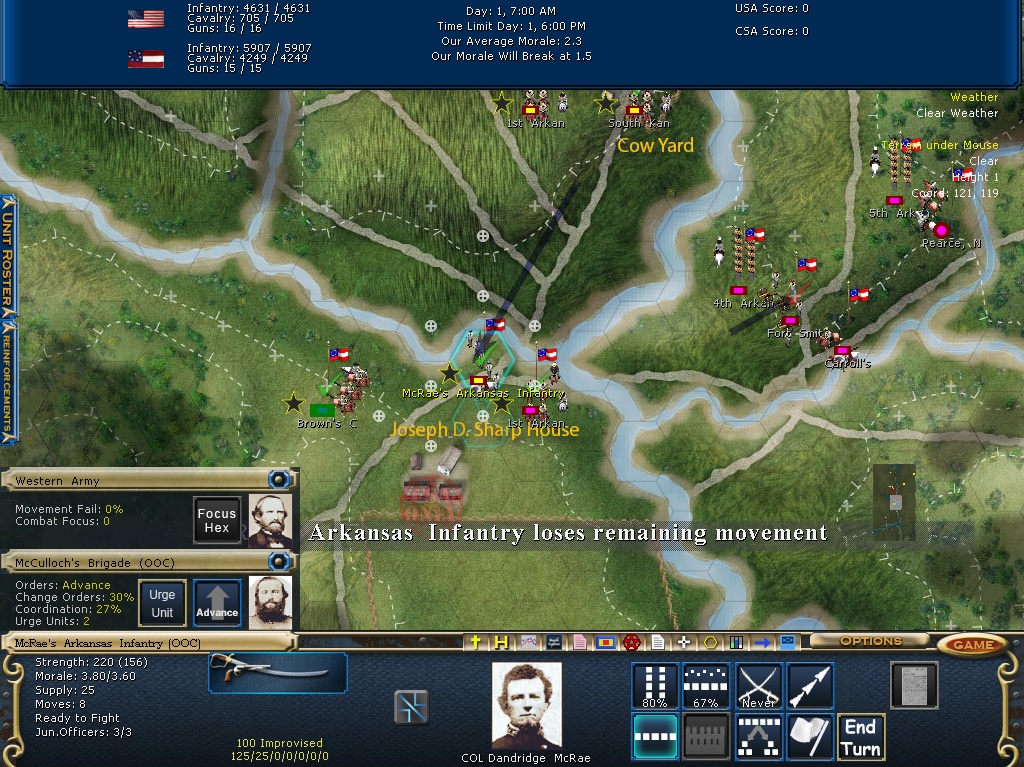Toggle the crossed sabers charge setting

tap(758, 686)
